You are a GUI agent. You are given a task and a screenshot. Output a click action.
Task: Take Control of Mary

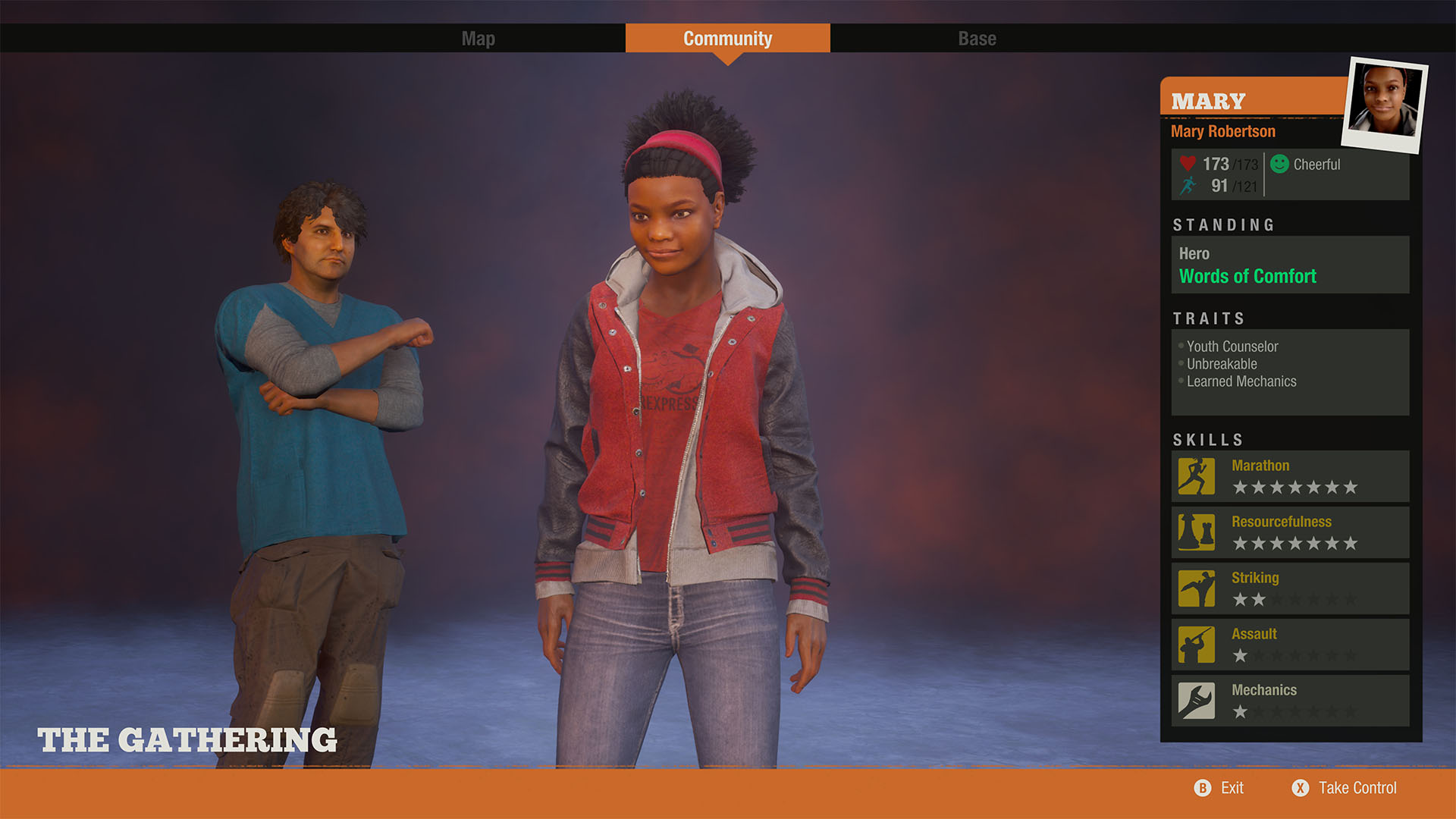tap(1345, 788)
